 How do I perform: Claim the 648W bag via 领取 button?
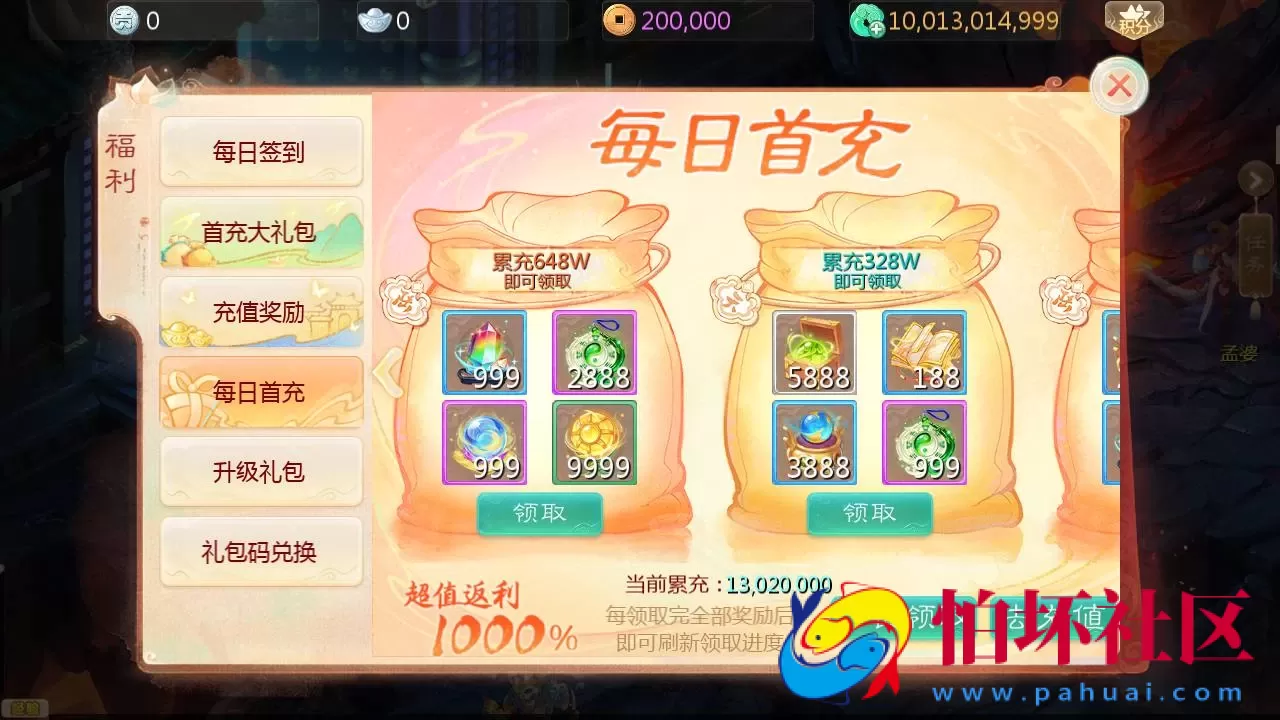(x=539, y=513)
